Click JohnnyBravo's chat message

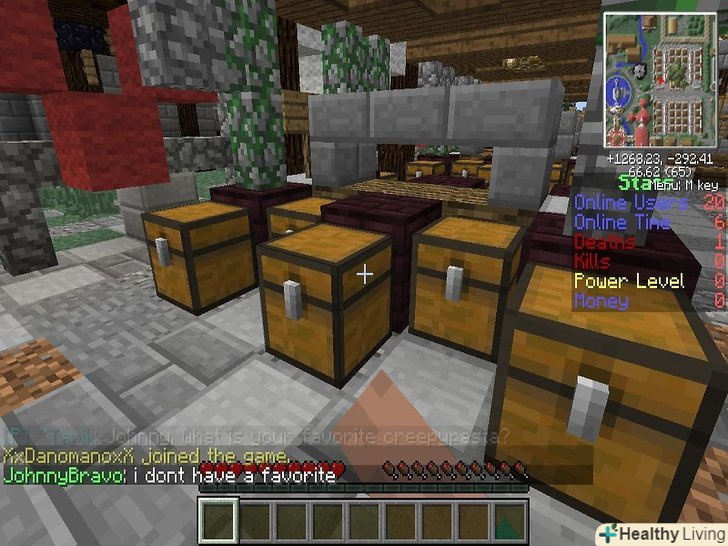(x=170, y=476)
